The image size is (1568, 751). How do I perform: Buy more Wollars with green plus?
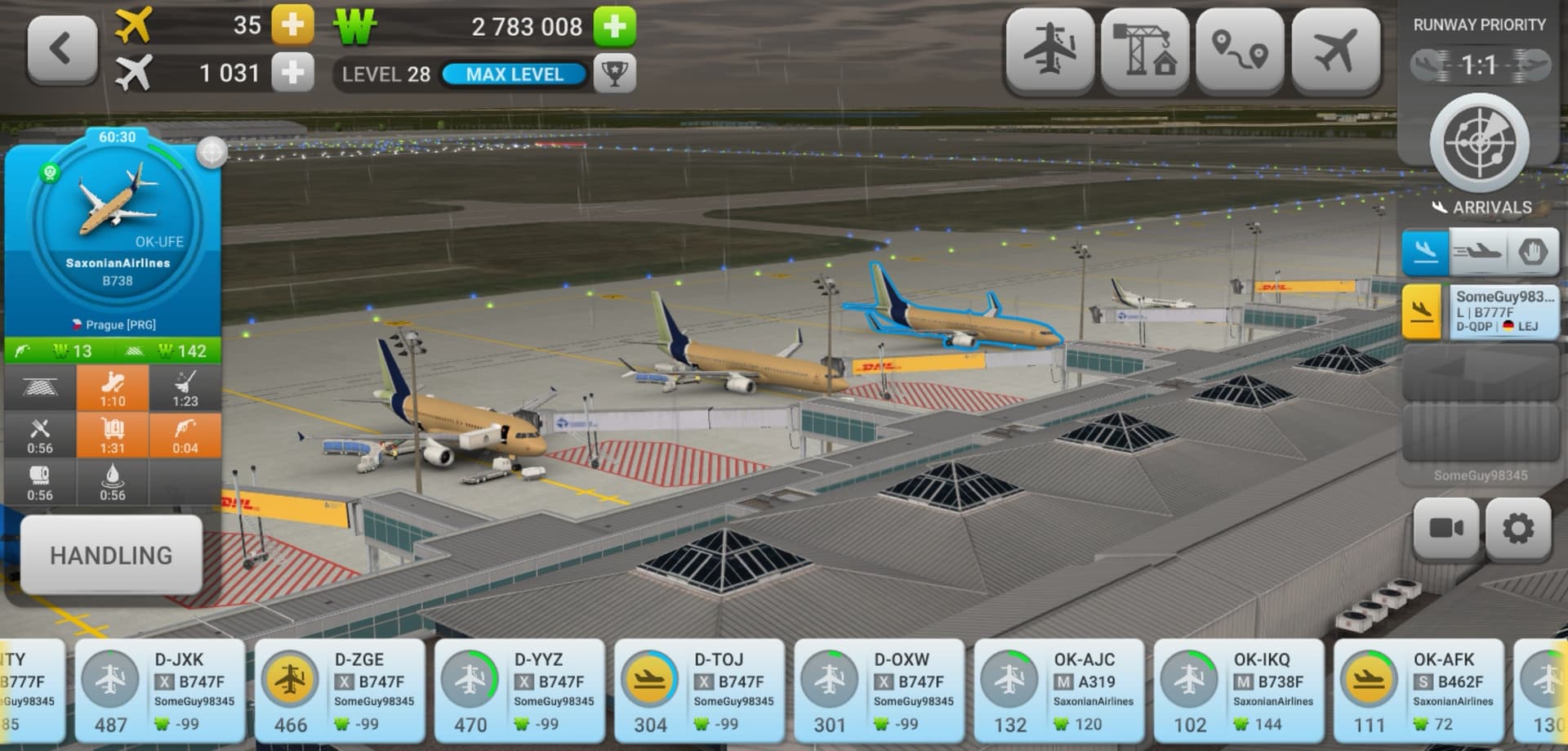614,26
